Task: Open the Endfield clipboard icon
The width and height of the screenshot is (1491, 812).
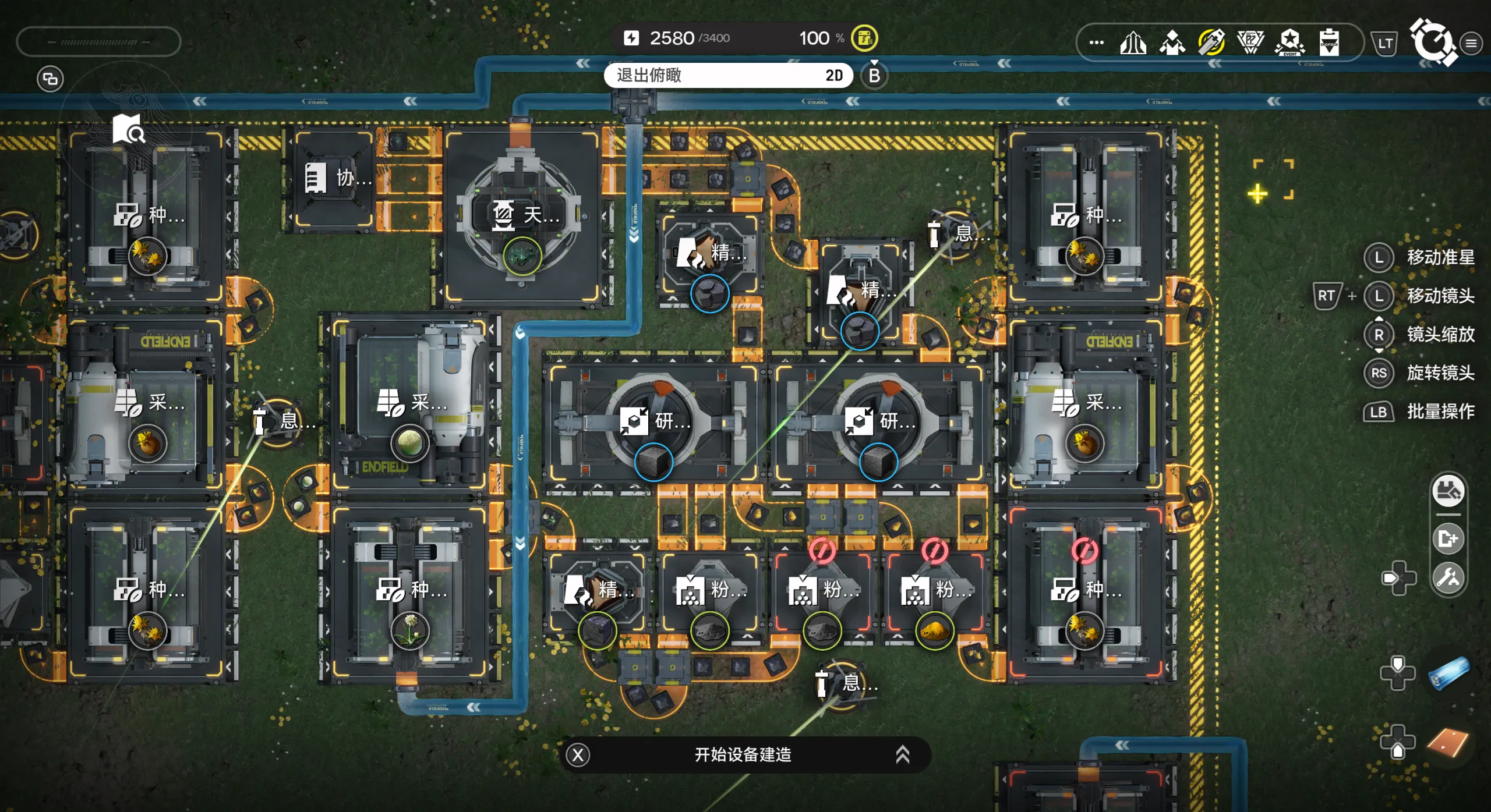Action: click(1329, 42)
